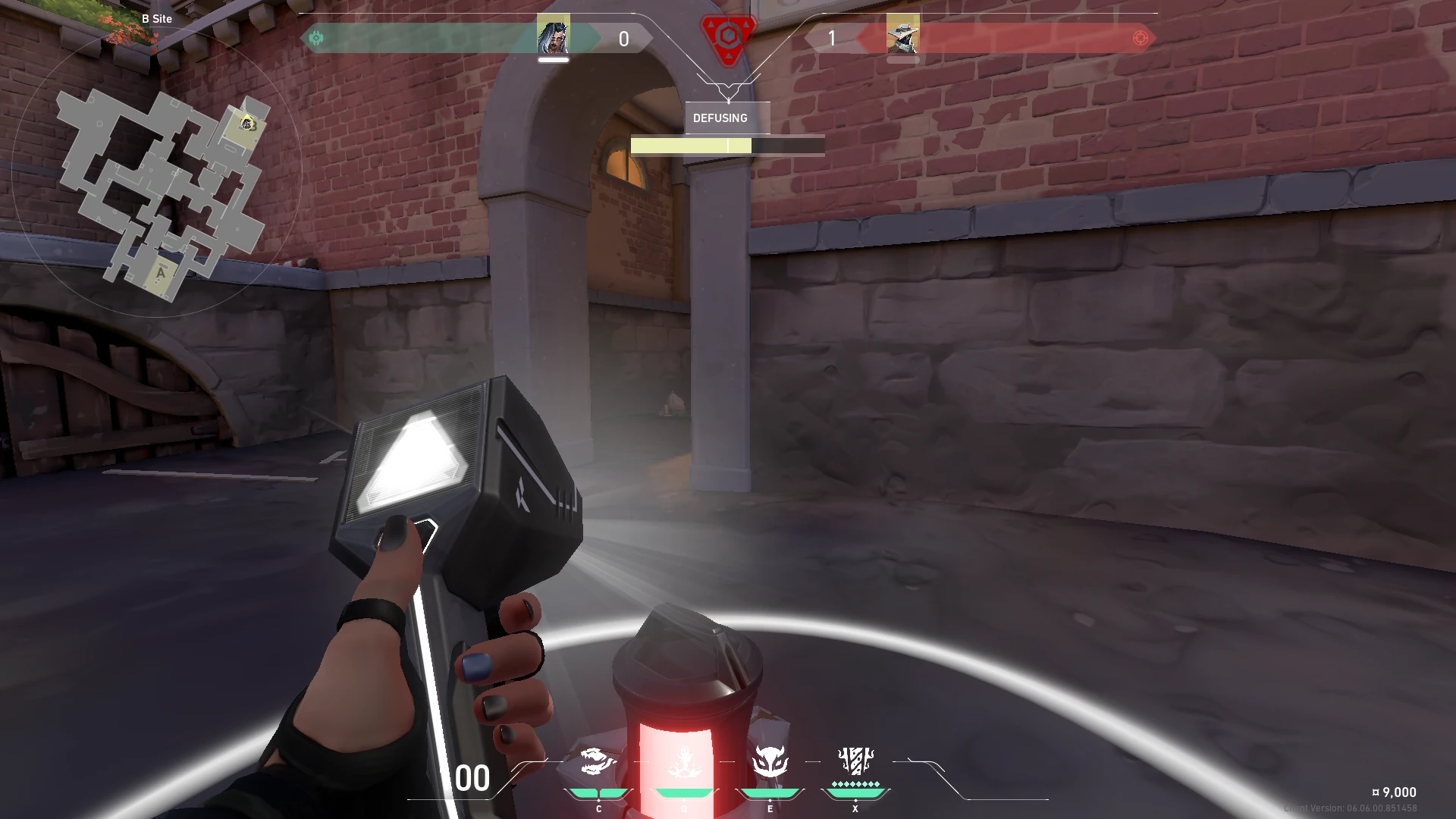Activate the Q ability icon
This screenshot has width=1456, height=819.
tap(684, 766)
